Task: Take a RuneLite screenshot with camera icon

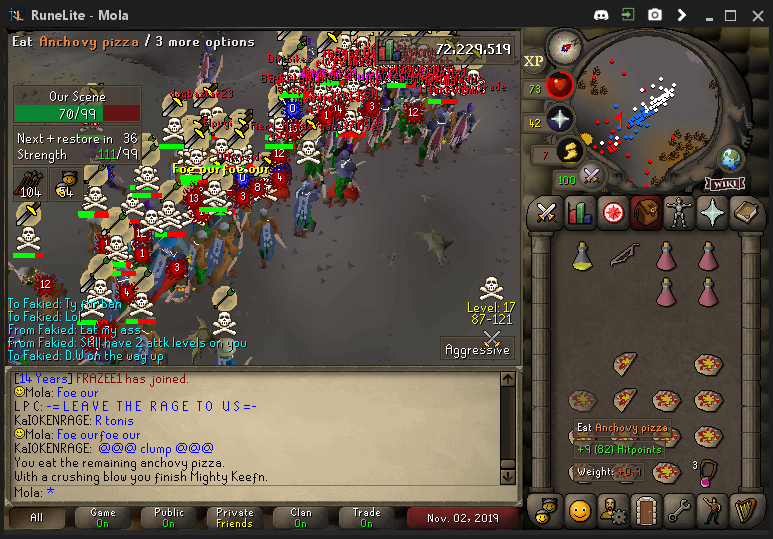Action: click(654, 15)
